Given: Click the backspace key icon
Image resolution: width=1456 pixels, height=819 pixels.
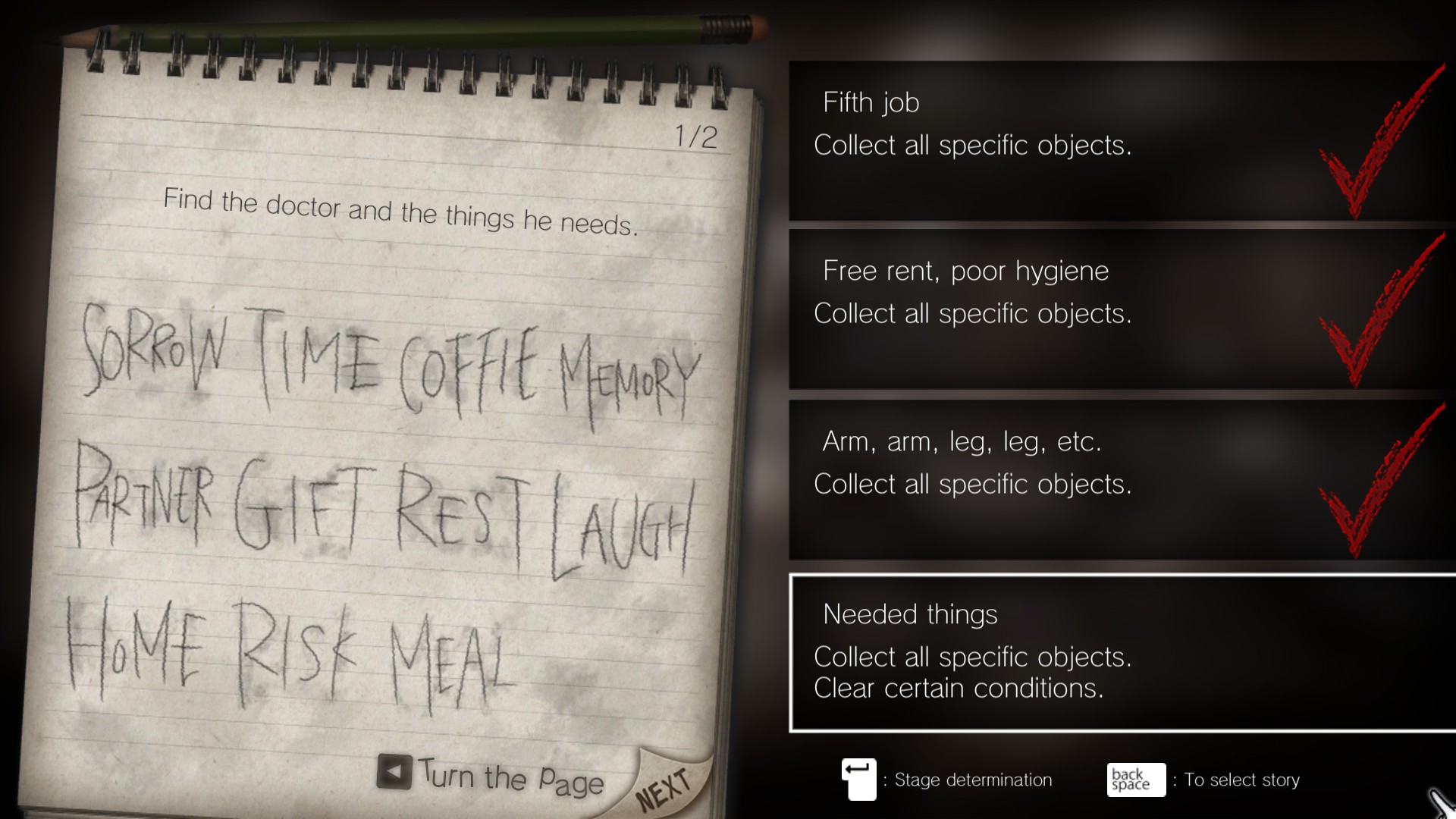Looking at the screenshot, I should coord(1134,780).
